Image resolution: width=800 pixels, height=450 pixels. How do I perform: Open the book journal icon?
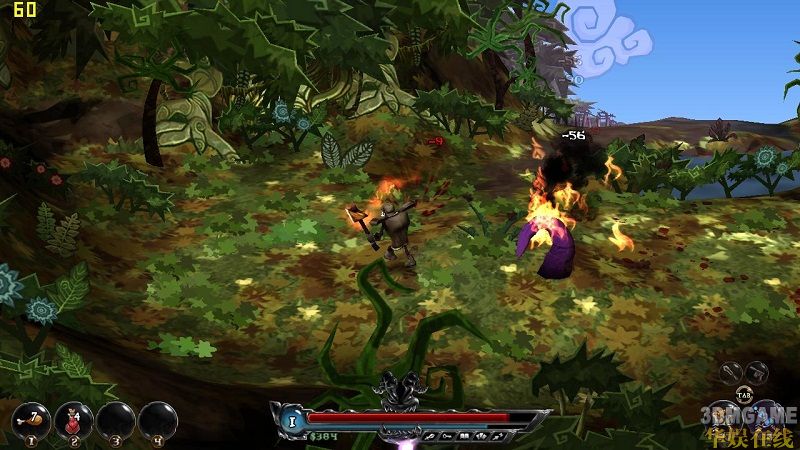tap(463, 436)
